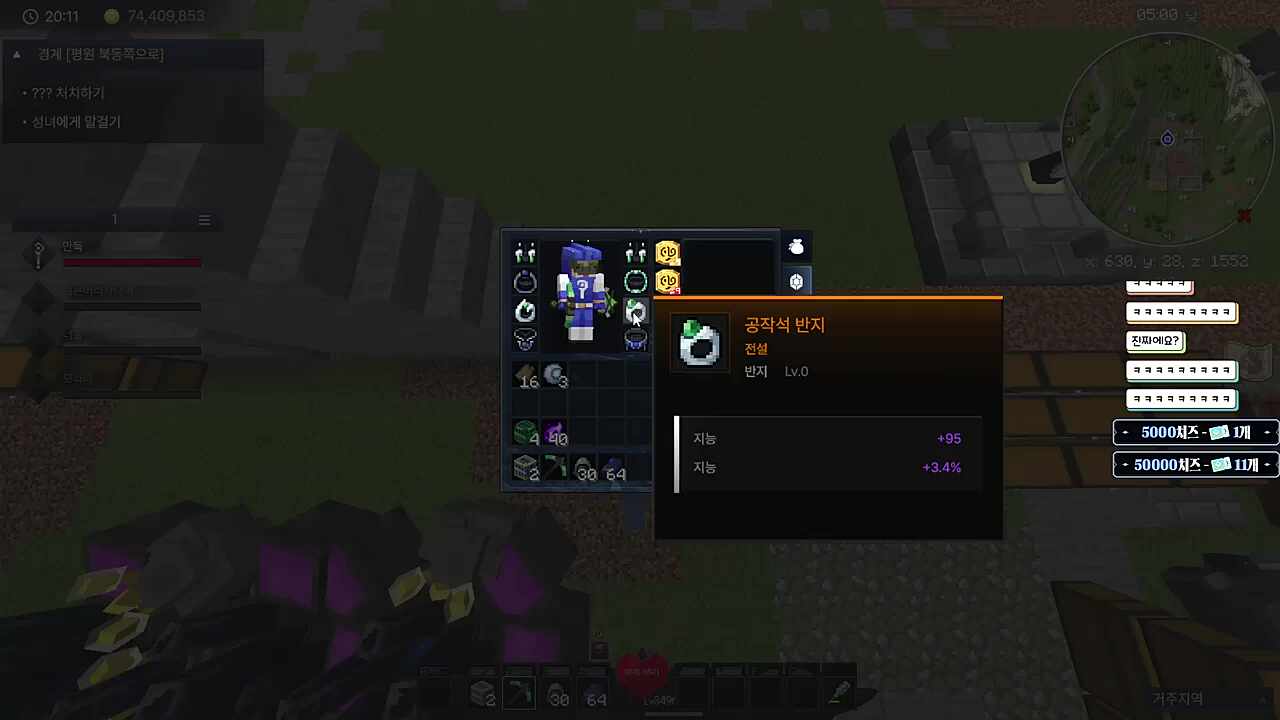Select the quest objective '??? 처치하기'
This screenshot has width=1280, height=720.
(x=68, y=93)
